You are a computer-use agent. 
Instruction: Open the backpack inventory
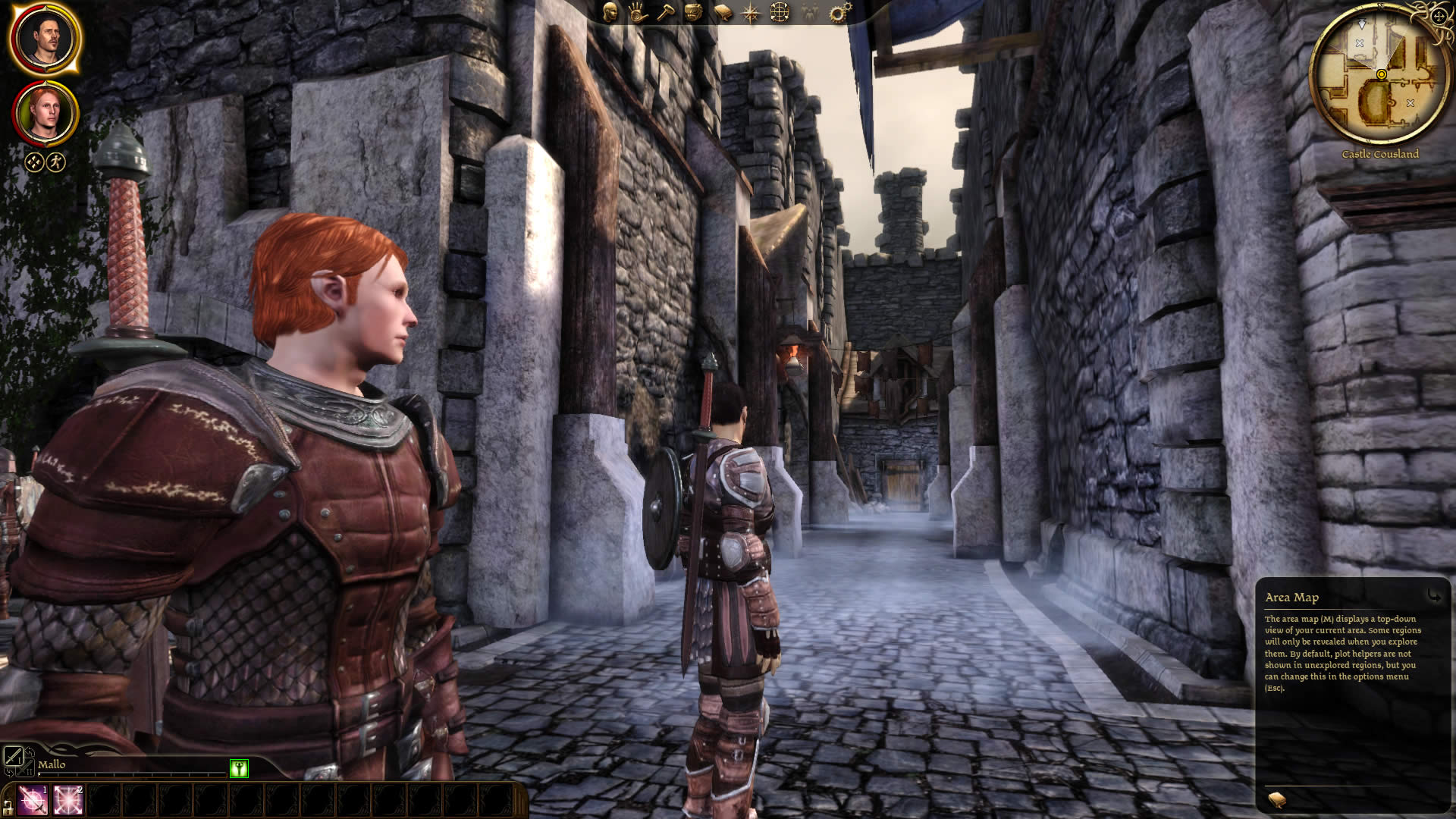[693, 12]
